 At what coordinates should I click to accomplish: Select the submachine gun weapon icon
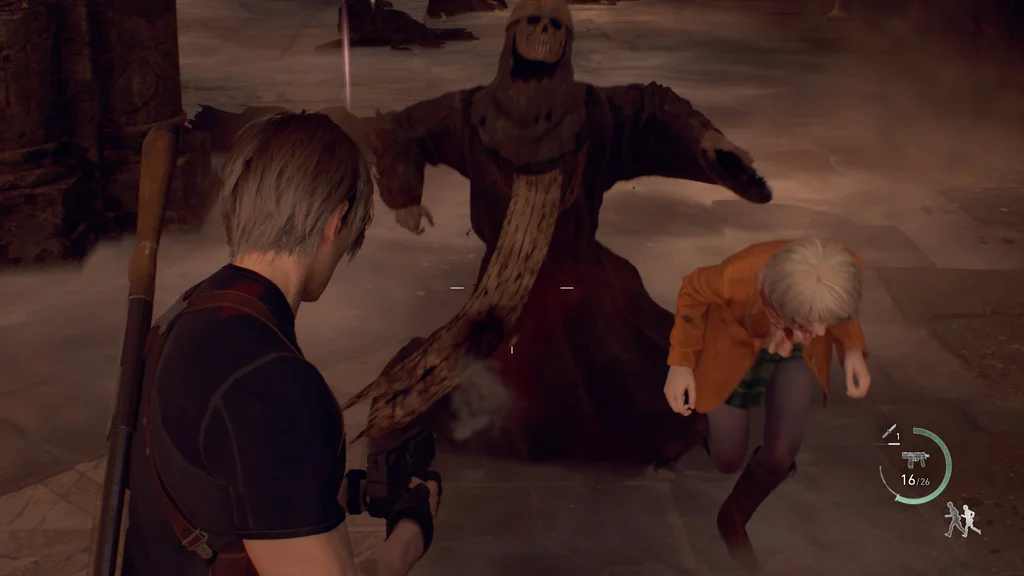click(x=914, y=458)
